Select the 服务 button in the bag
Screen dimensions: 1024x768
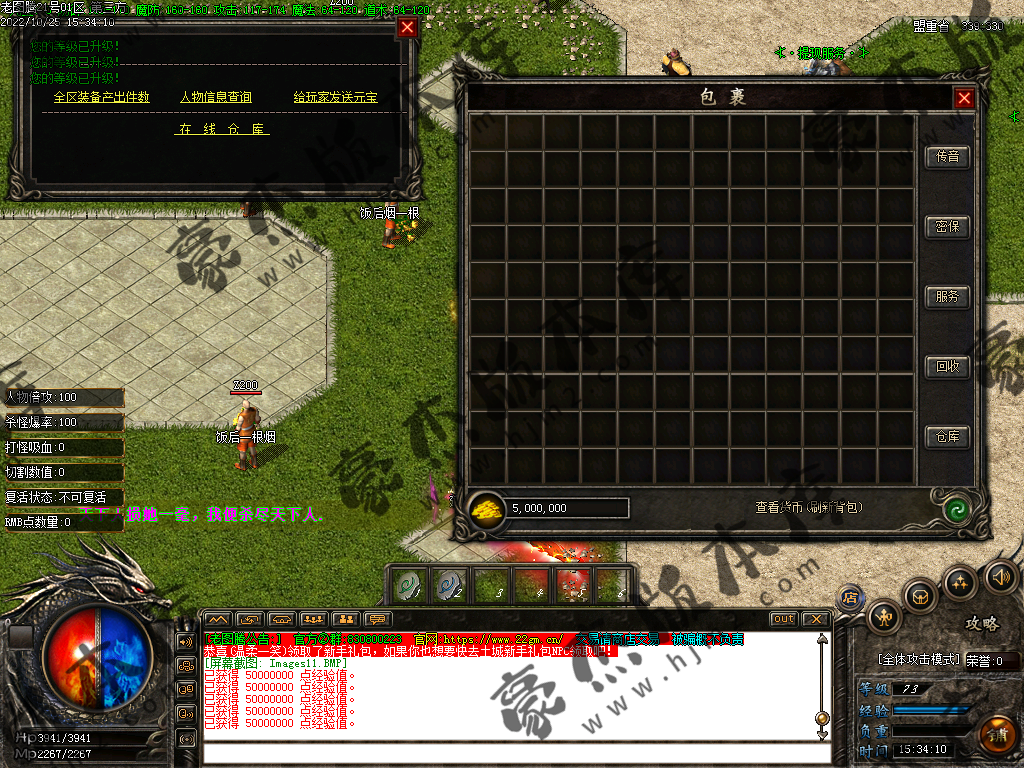(947, 297)
